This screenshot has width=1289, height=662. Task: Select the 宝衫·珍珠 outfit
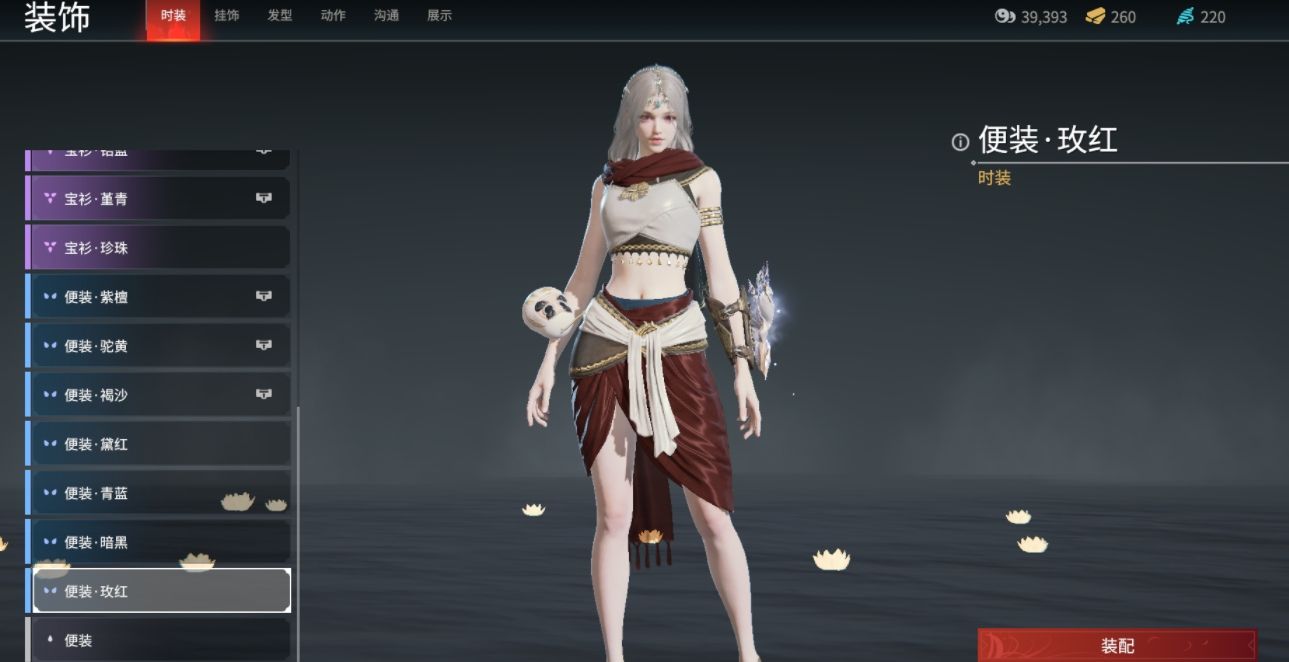(160, 248)
